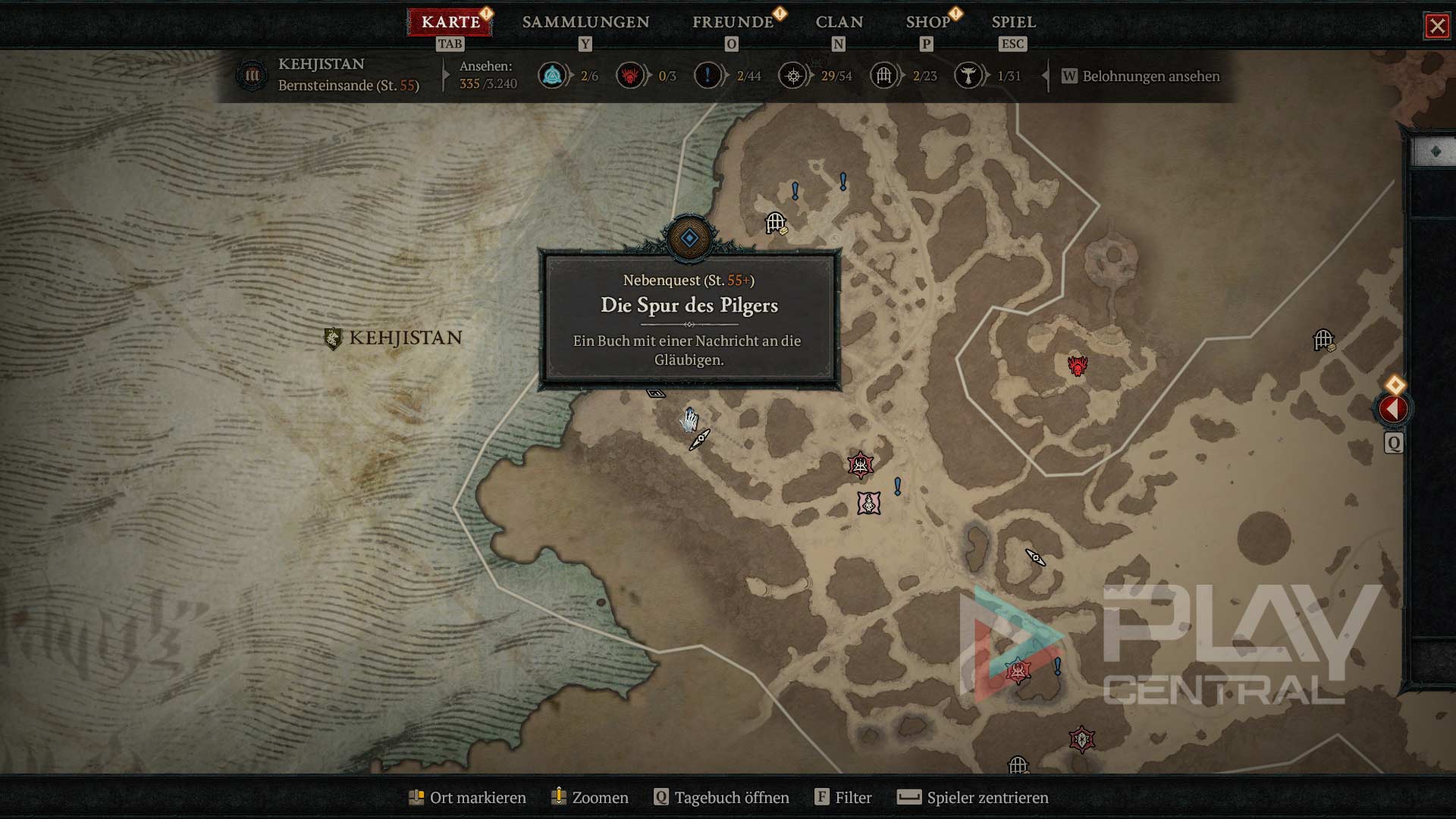Open the Freunde tab
This screenshot has width=1456, height=819.
(733, 22)
